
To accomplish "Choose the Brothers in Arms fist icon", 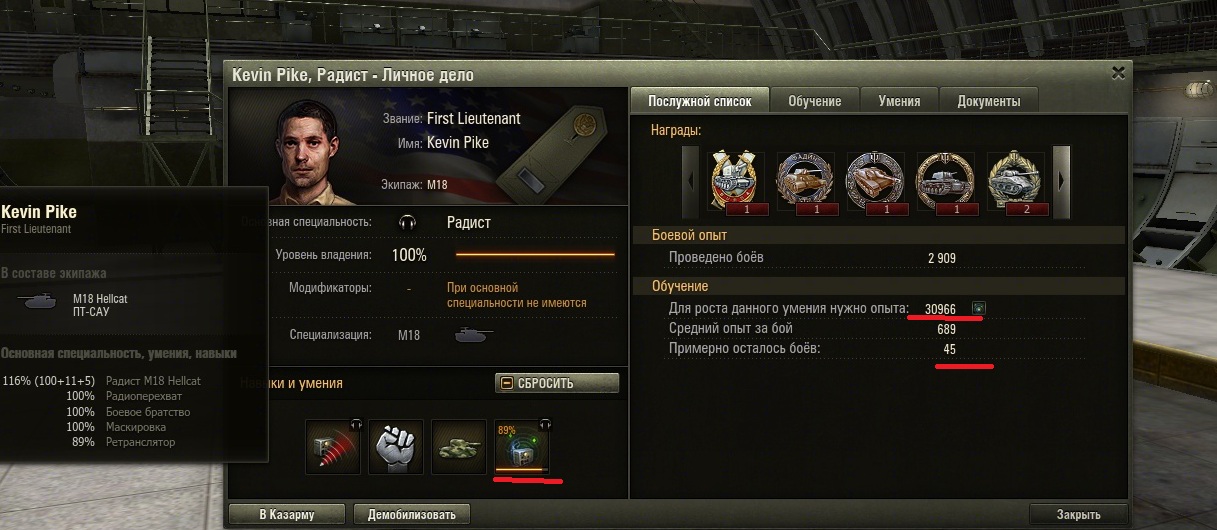I will point(396,445).
